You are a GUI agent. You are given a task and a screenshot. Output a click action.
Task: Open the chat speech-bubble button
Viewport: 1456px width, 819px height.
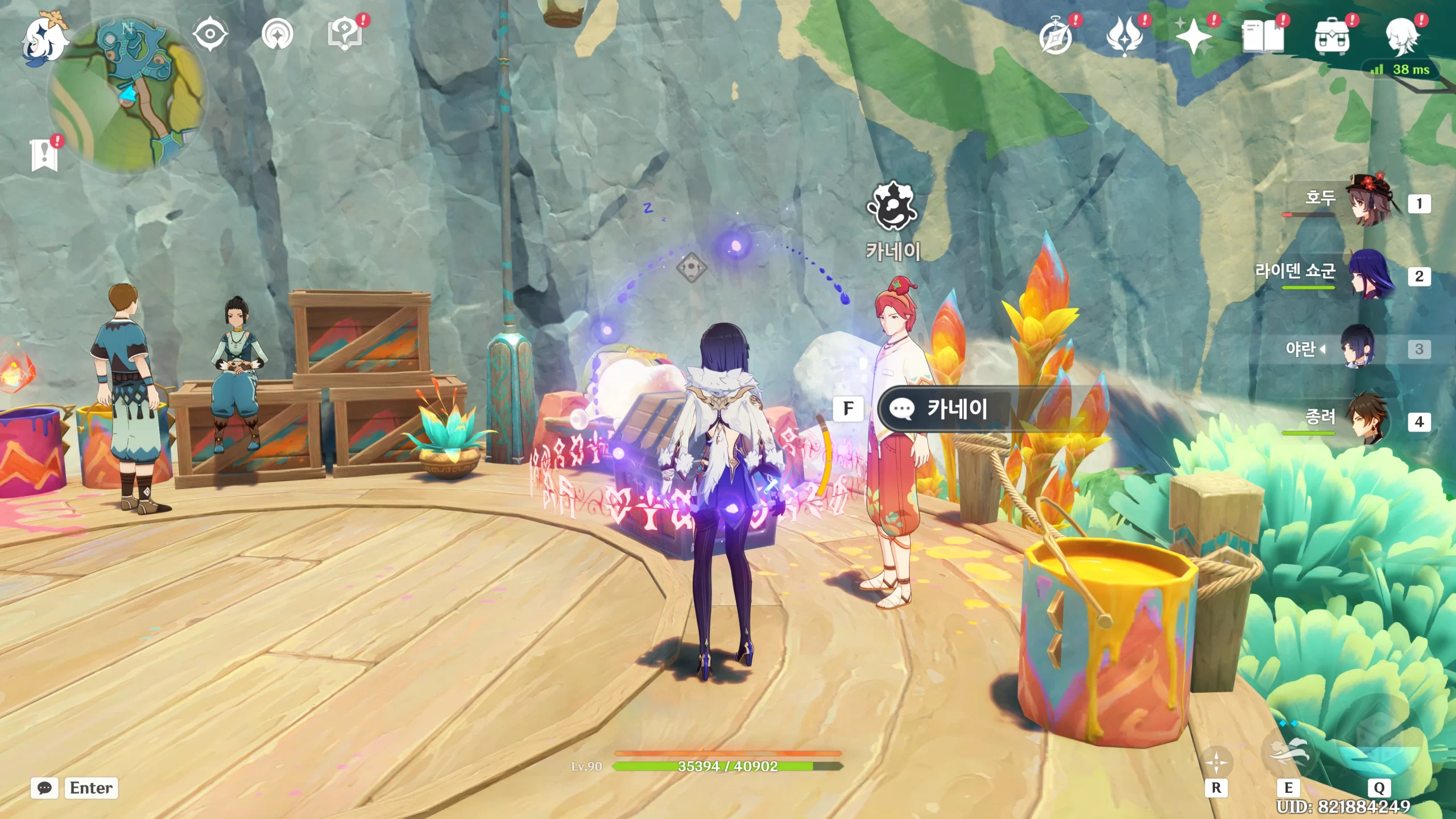pos(44,788)
